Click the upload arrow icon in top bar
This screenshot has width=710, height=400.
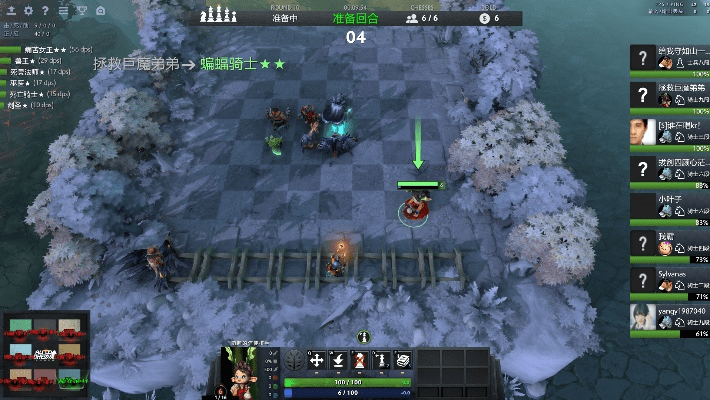[x=14, y=11]
